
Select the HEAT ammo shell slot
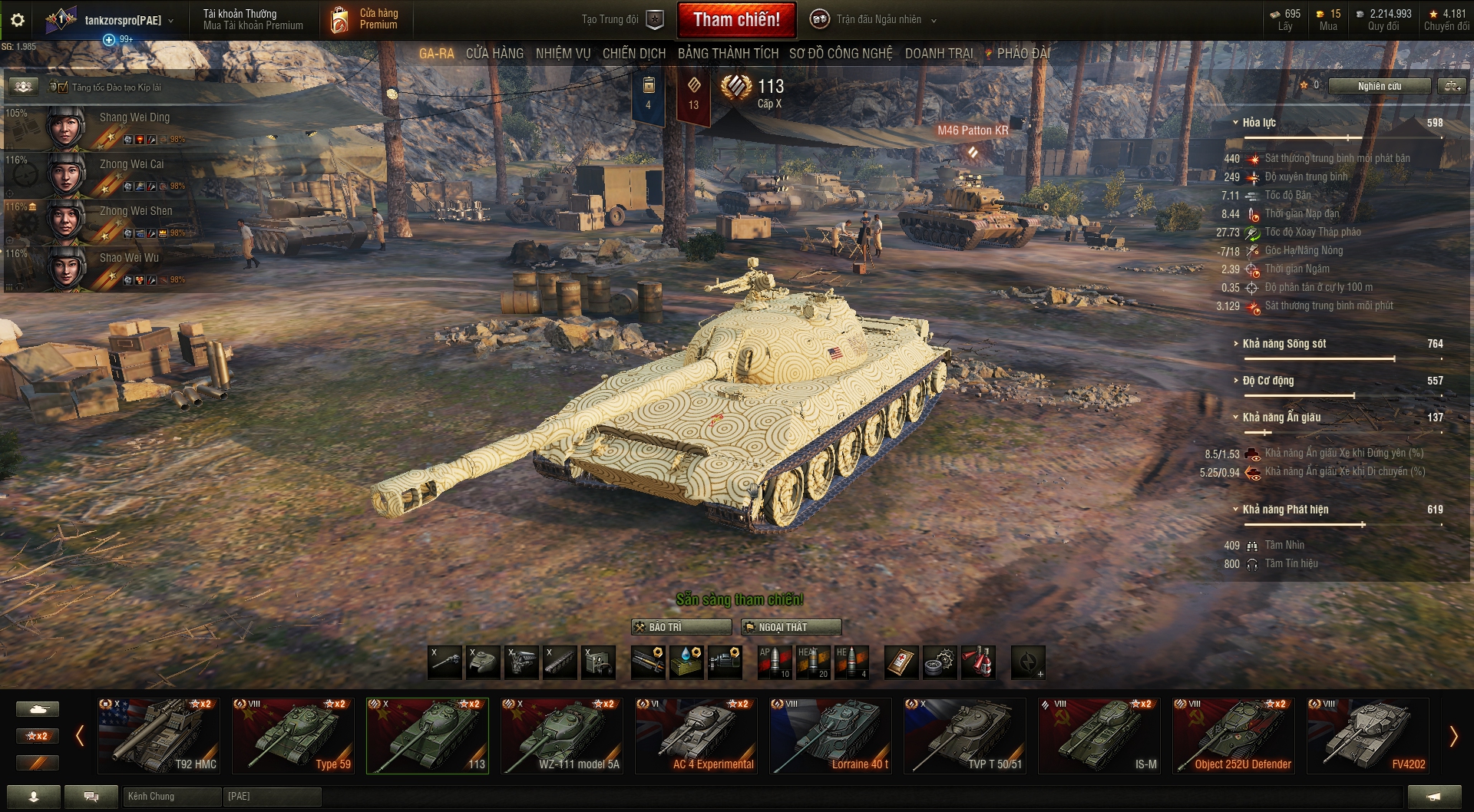point(814,662)
